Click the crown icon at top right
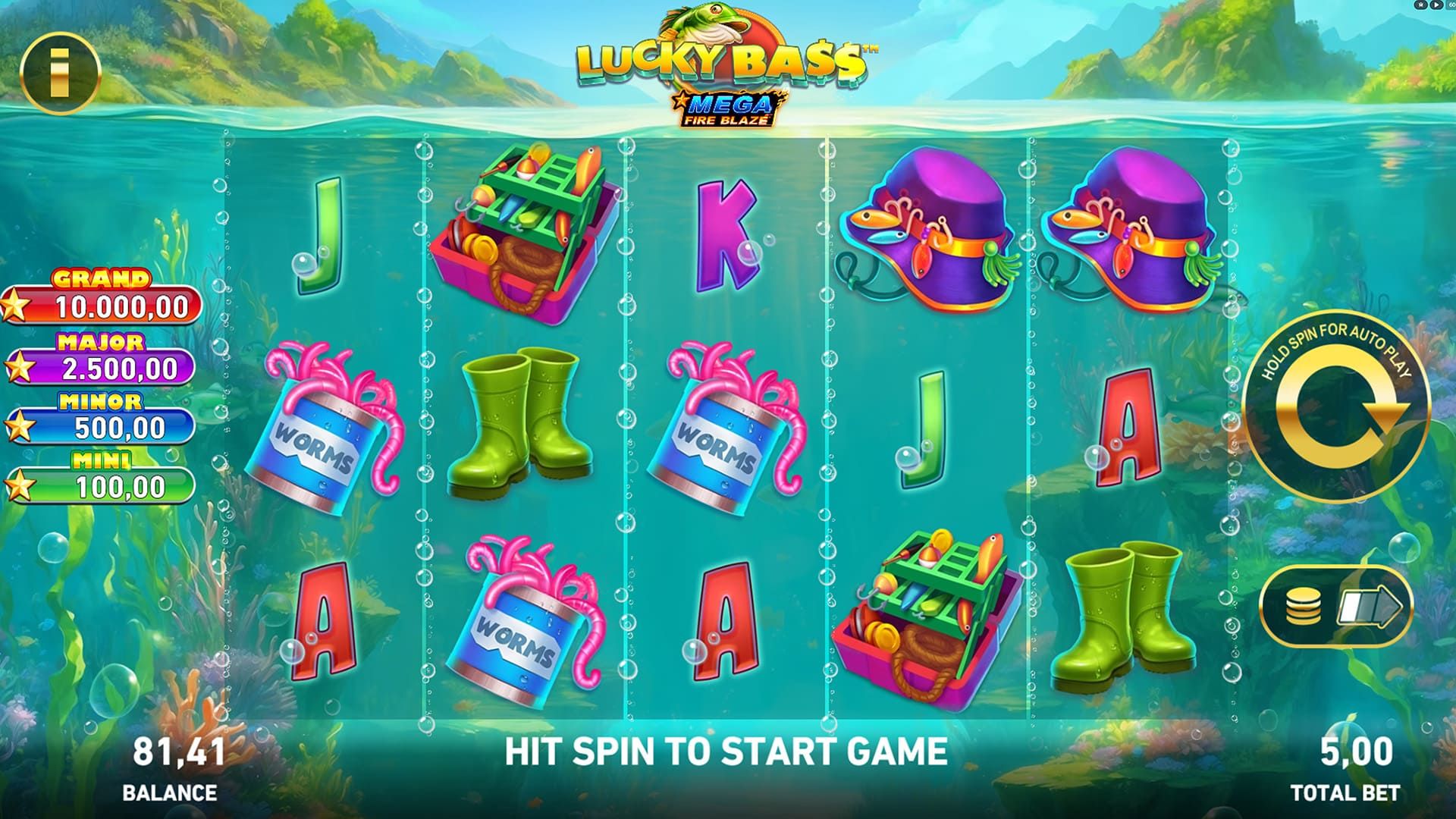The image size is (1456, 819). pos(1420,5)
